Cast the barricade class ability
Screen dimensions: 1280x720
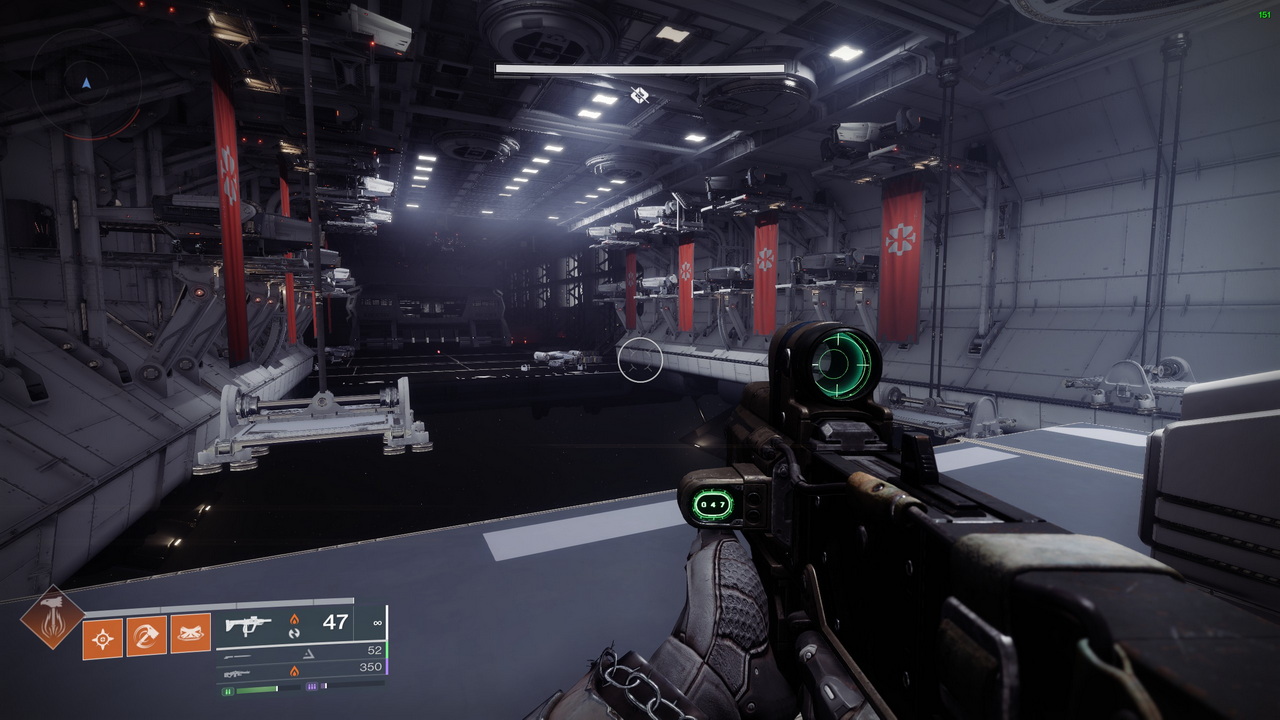click(191, 635)
